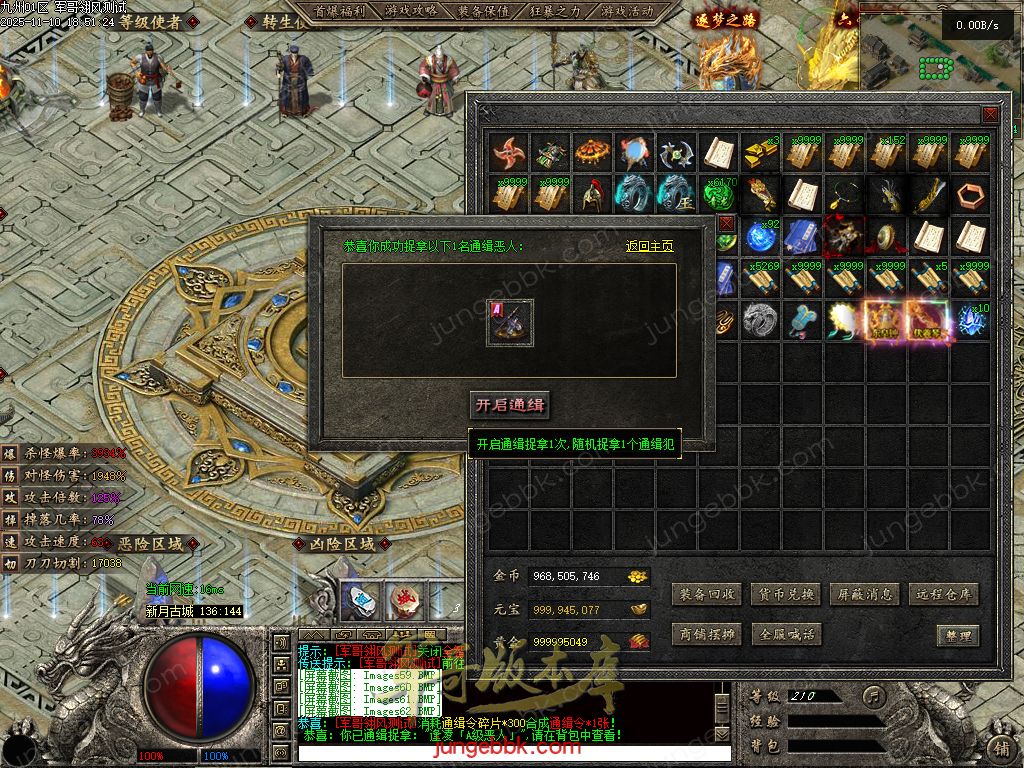Open the 远程仓库 remote warehouse
The height and width of the screenshot is (768, 1024).
pos(943,594)
